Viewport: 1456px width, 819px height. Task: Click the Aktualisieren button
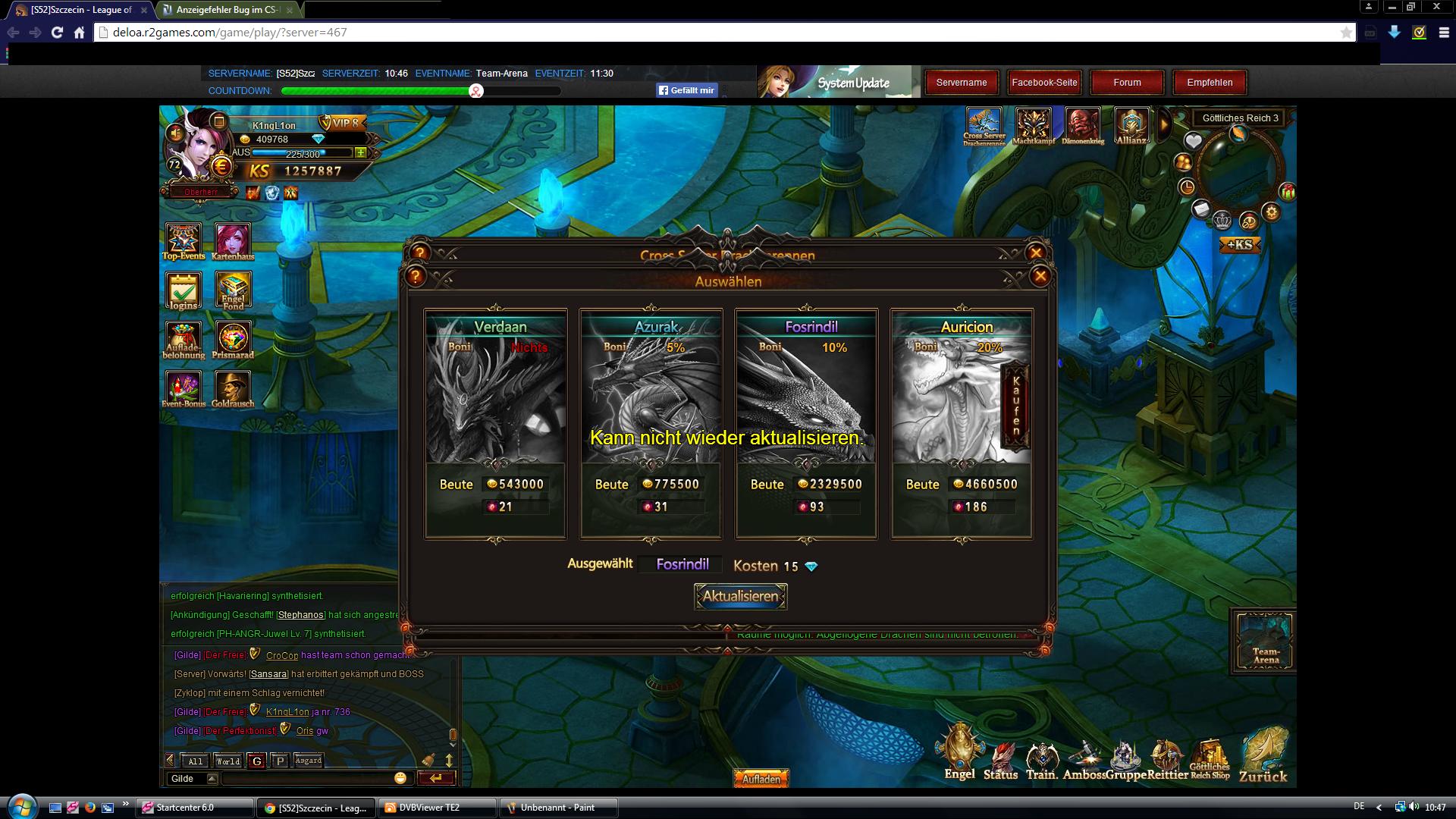point(740,596)
